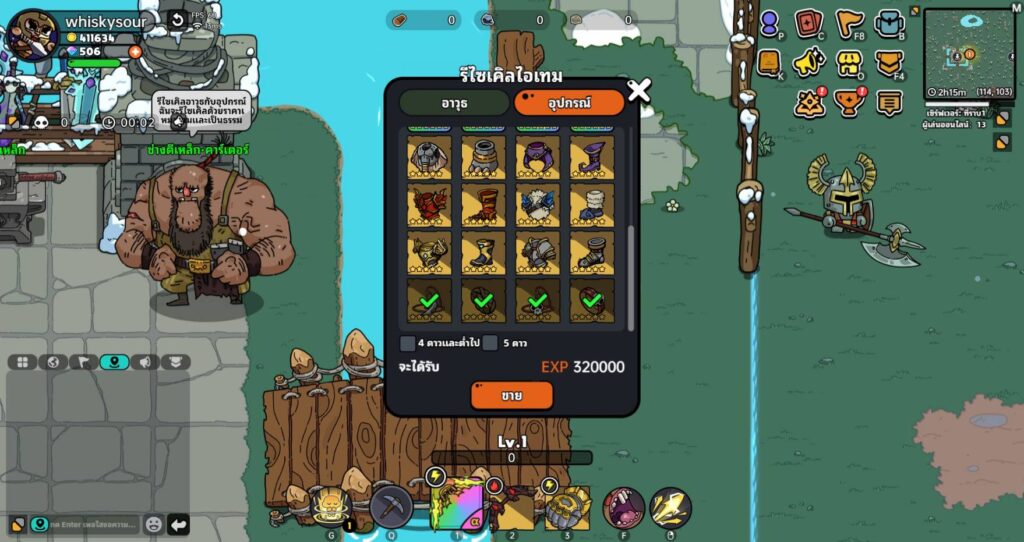
Task: Open the purple character profile icon
Action: coord(769,23)
